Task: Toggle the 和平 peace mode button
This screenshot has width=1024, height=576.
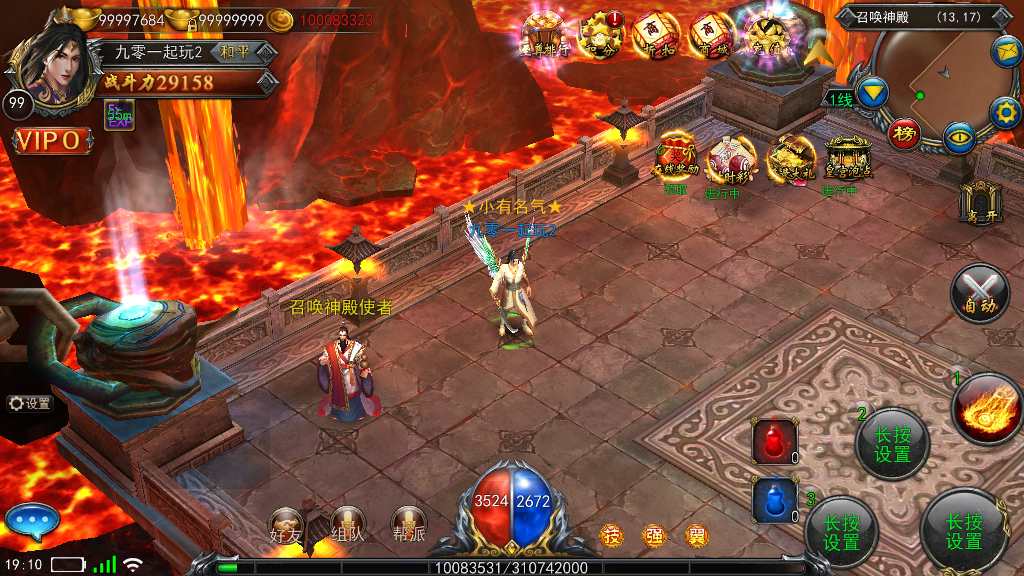Action: coord(236,52)
